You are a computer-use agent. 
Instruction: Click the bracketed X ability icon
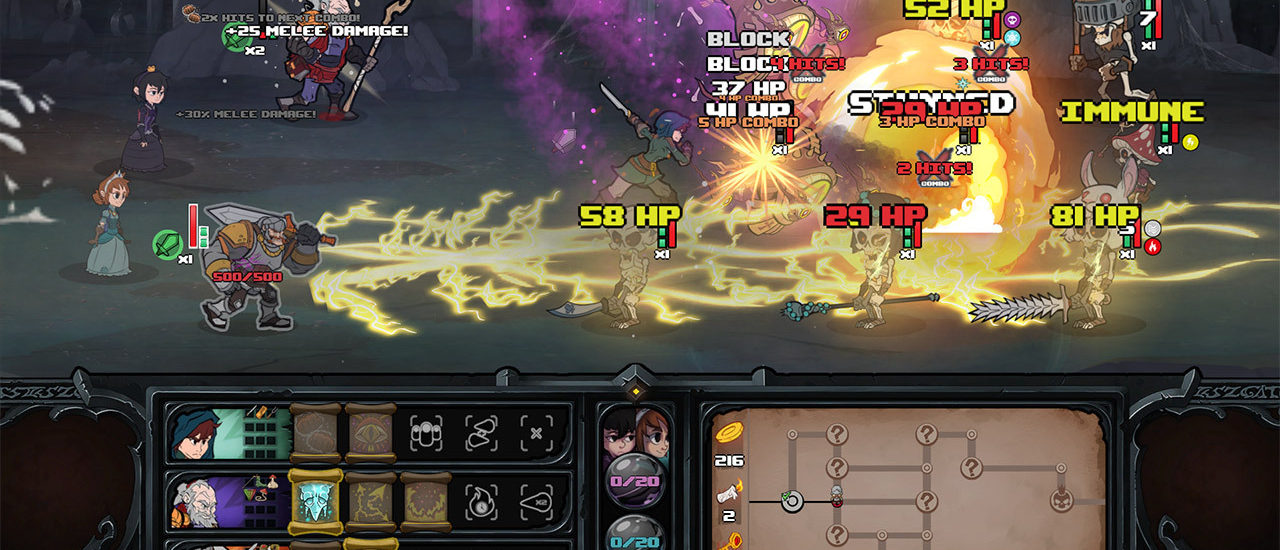(x=536, y=432)
